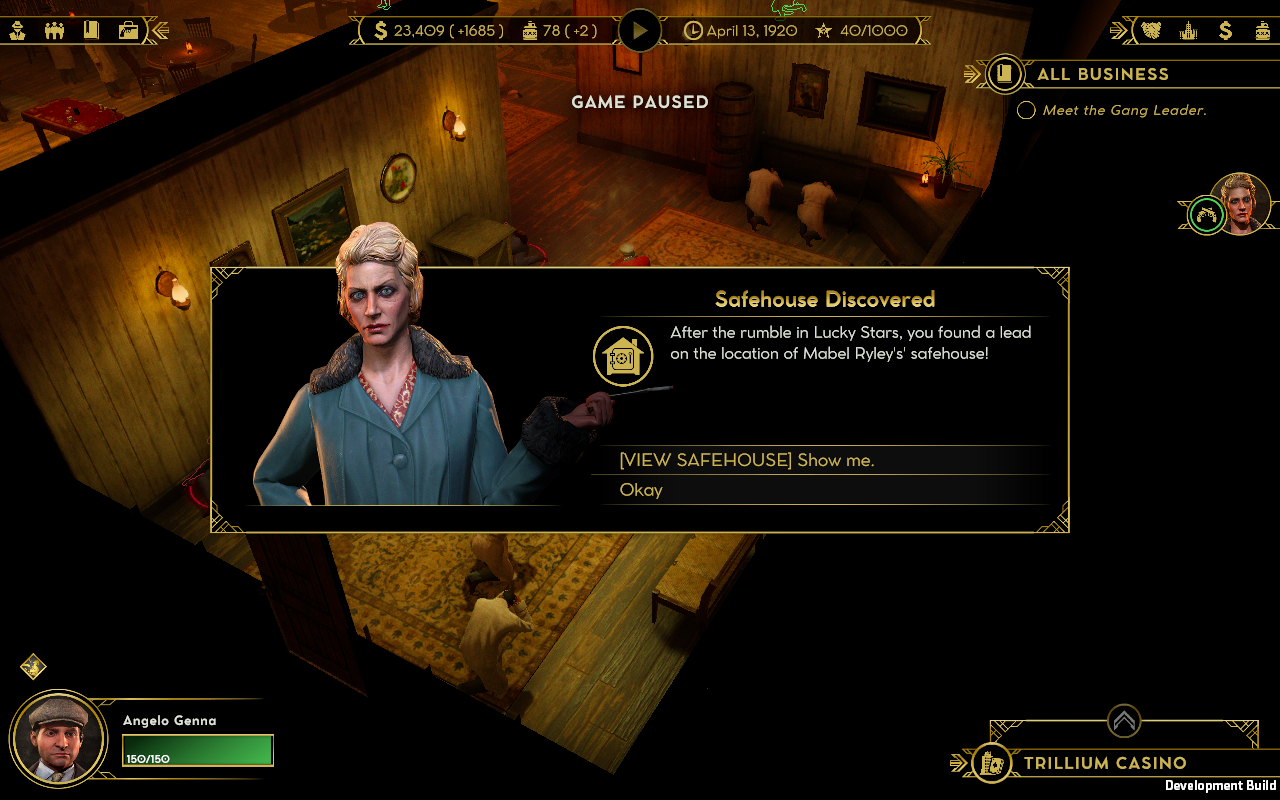The image size is (1280, 800).
Task: Click the safehouse icon in the dialog
Action: (623, 355)
